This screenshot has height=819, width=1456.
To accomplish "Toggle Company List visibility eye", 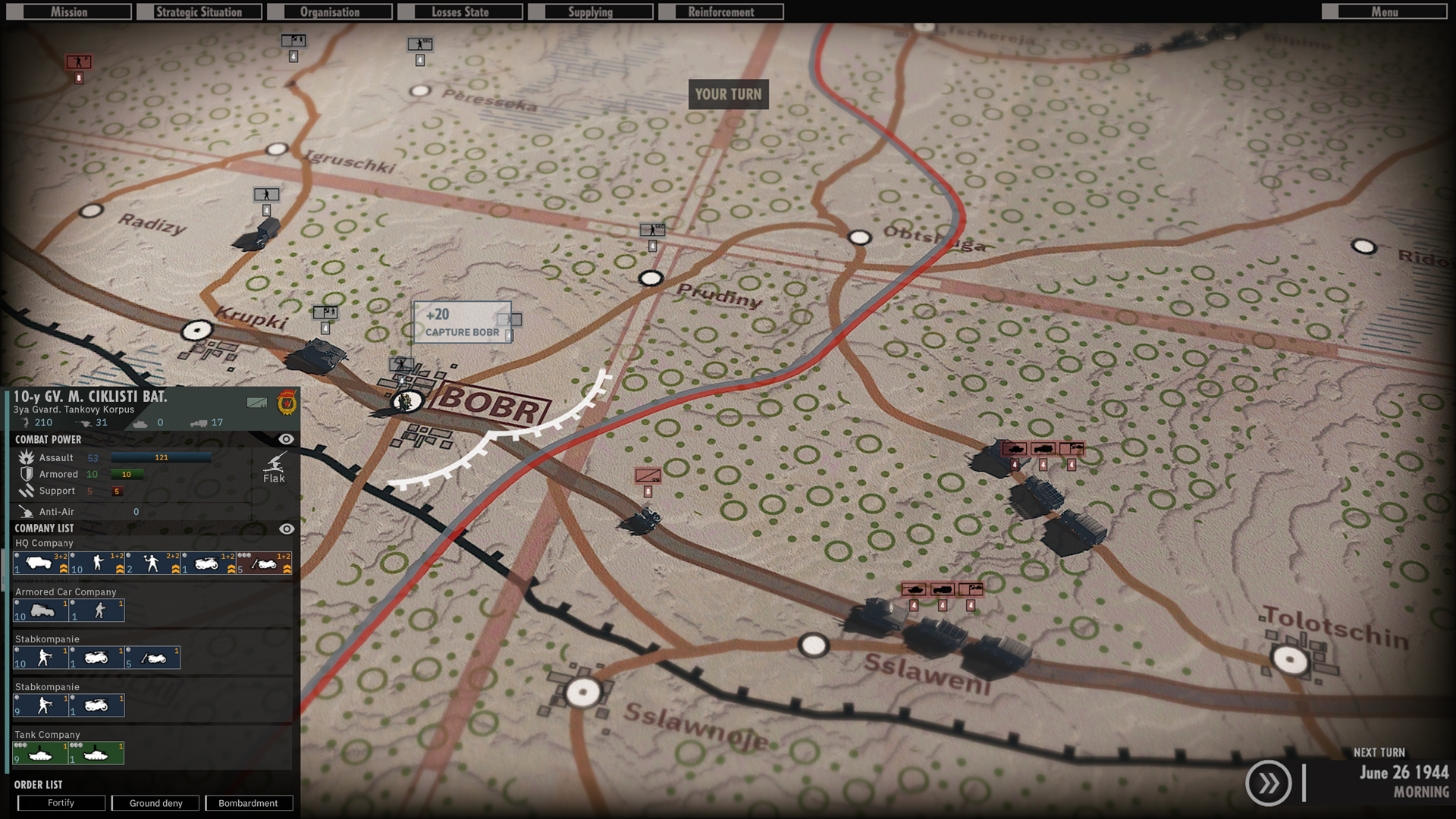I will coord(286,529).
